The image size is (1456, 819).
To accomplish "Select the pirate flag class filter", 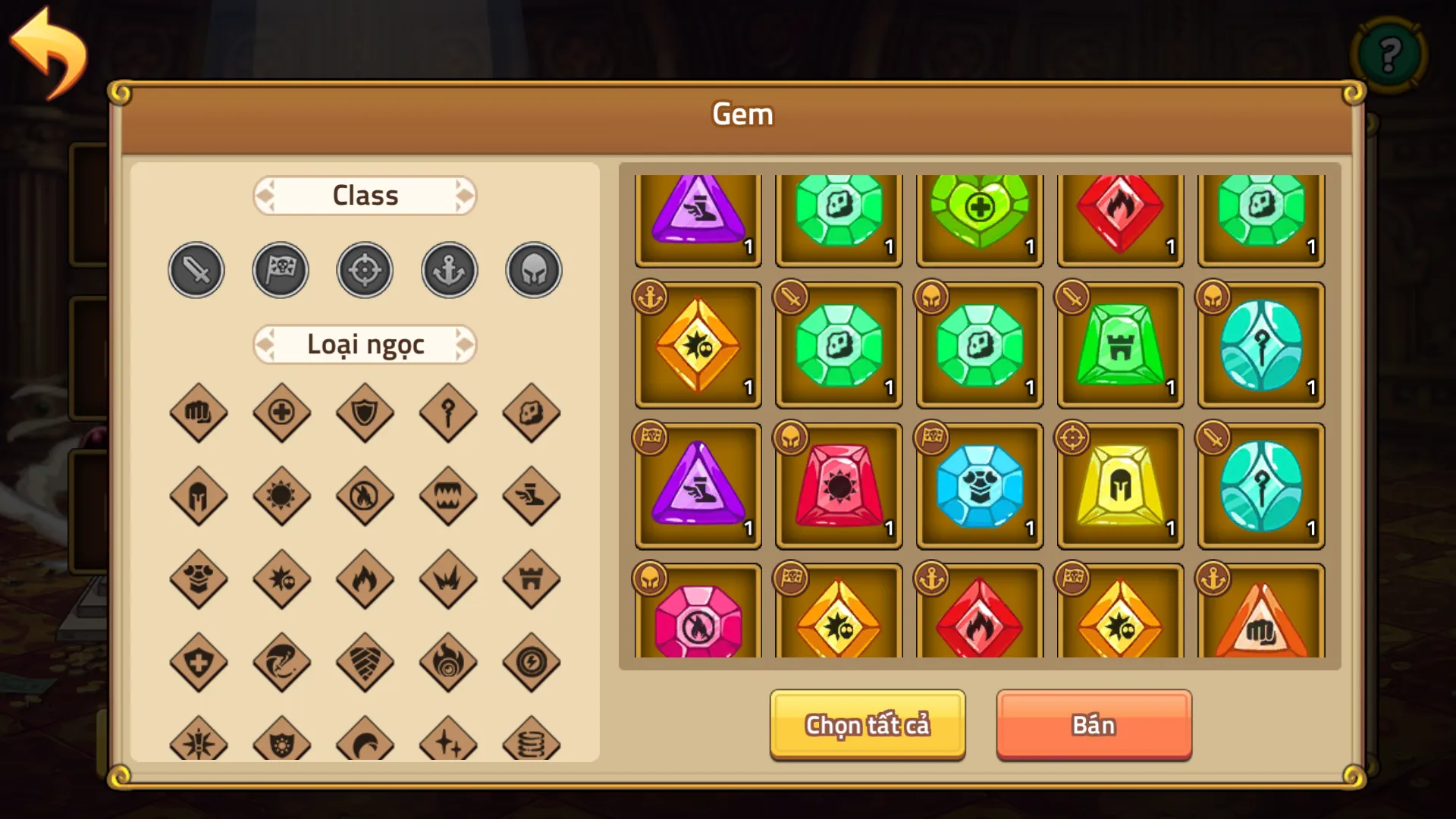I will (280, 269).
